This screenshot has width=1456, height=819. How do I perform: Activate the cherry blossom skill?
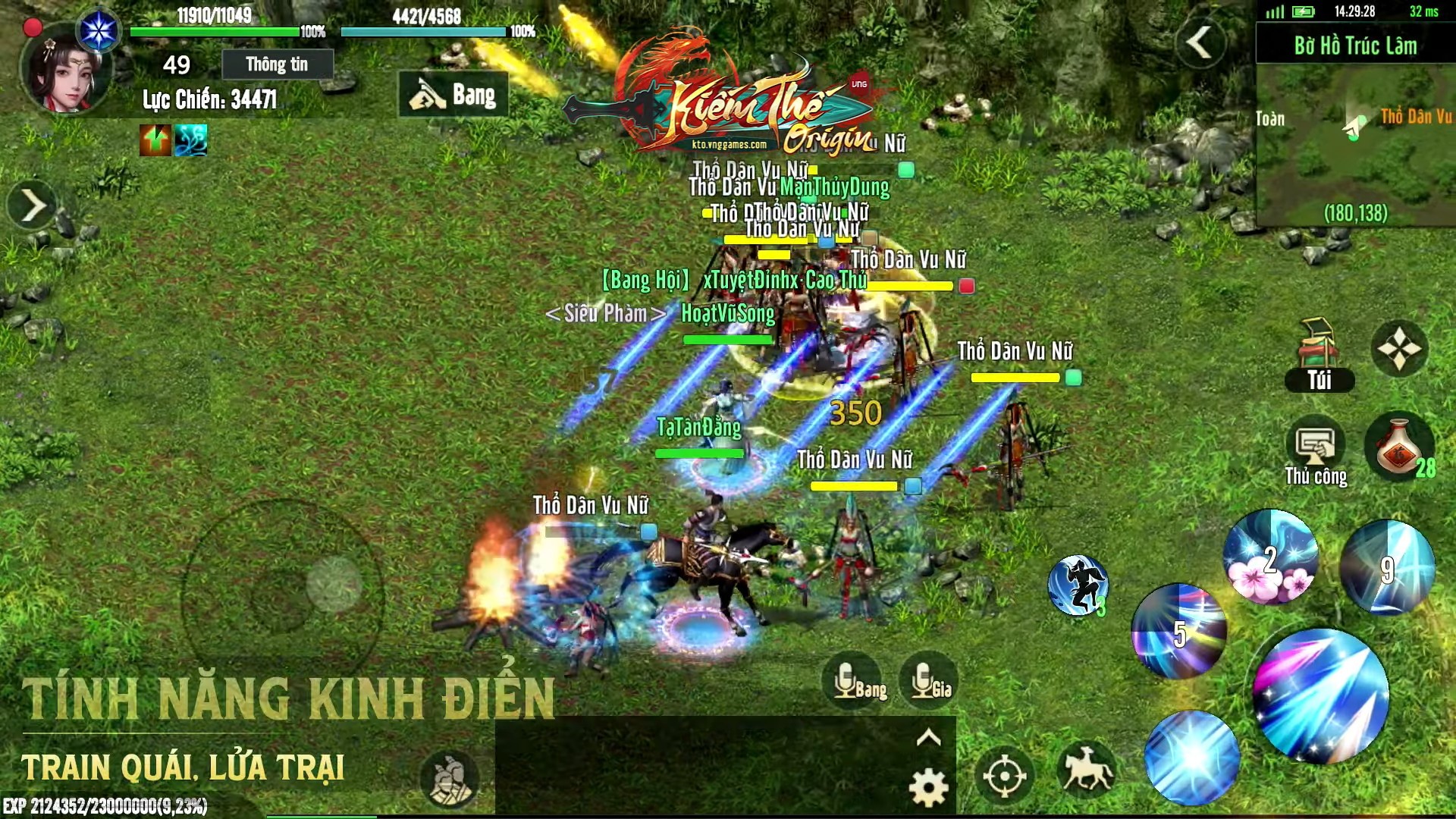(1271, 558)
